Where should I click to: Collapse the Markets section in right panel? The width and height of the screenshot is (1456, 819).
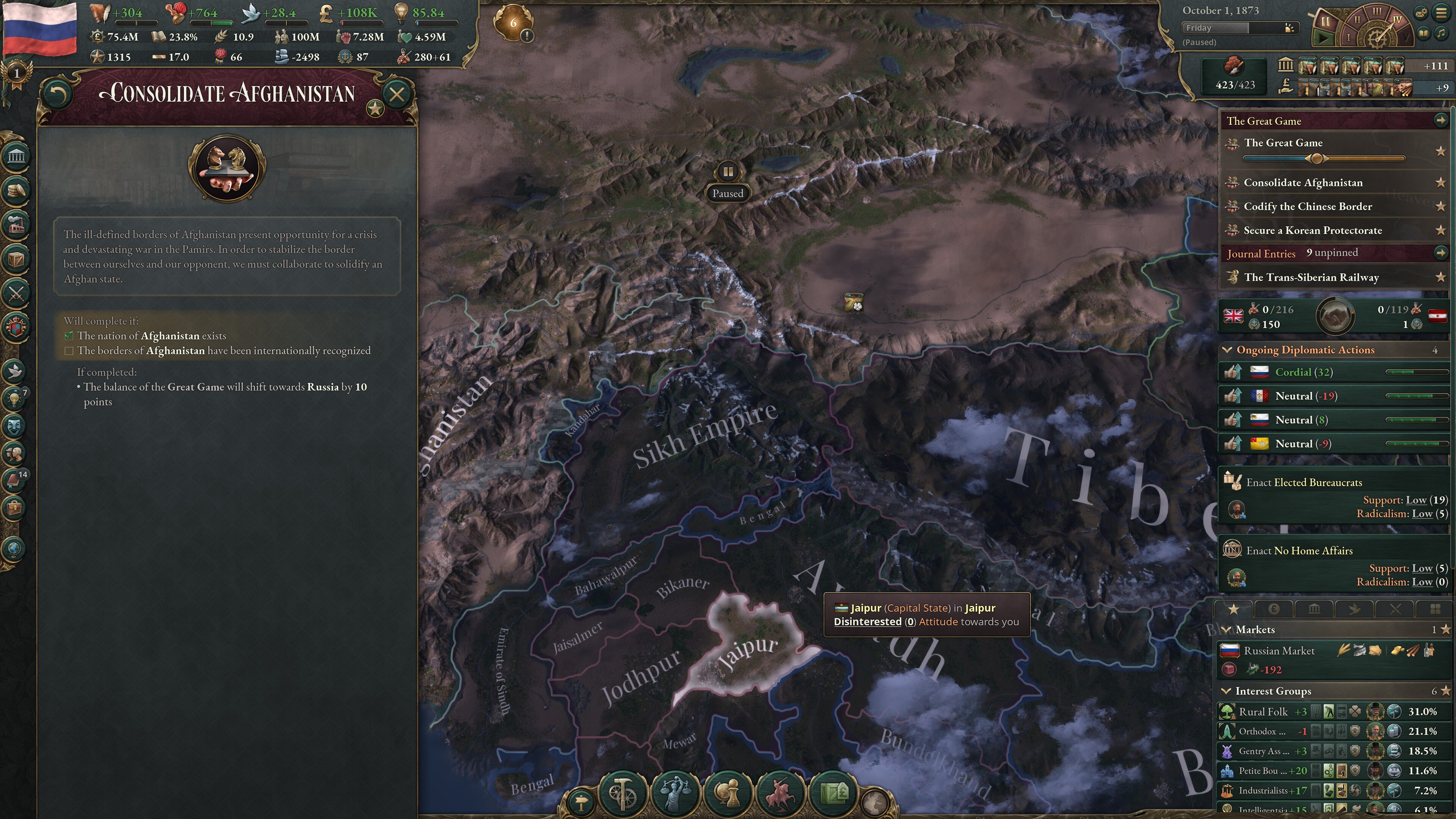1227,629
